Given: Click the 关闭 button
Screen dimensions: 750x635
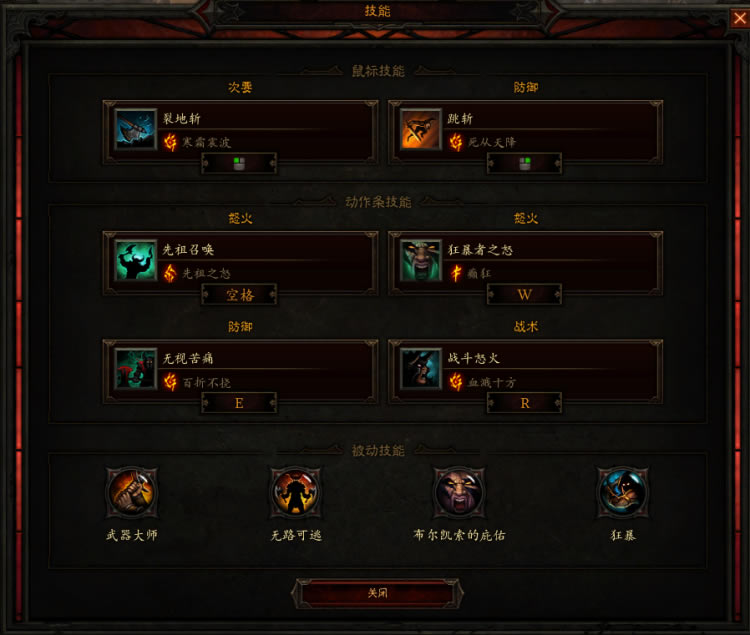Looking at the screenshot, I should click(377, 593).
